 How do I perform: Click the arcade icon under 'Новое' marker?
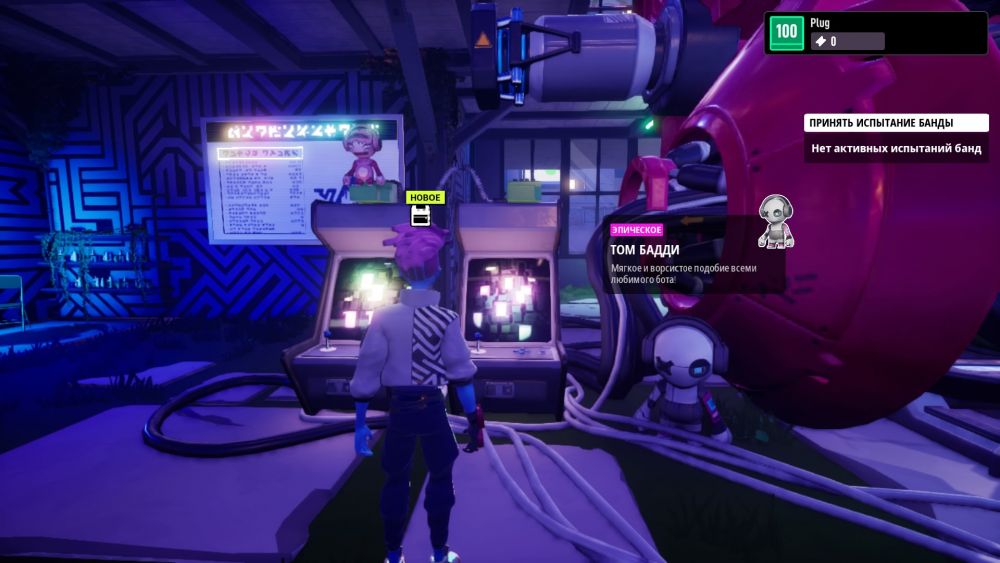(x=422, y=216)
